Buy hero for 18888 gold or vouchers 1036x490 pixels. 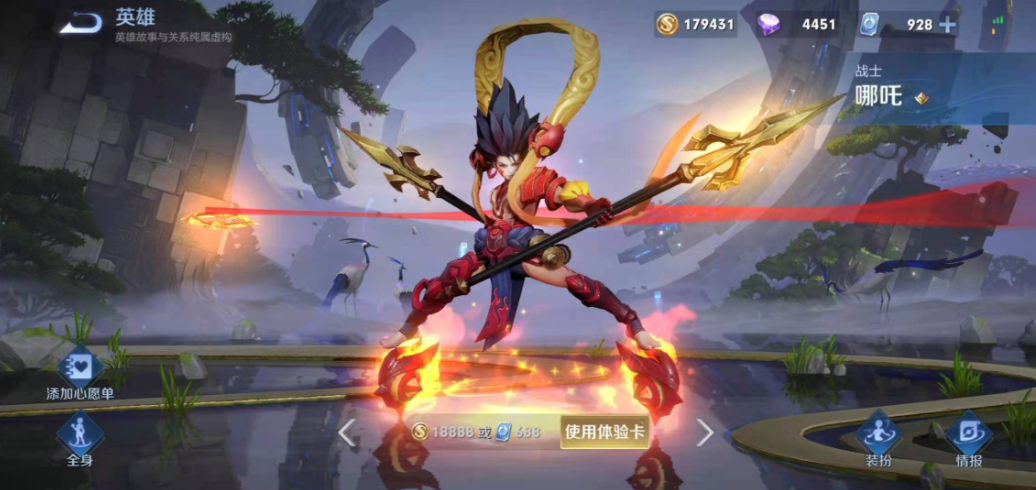coord(476,432)
